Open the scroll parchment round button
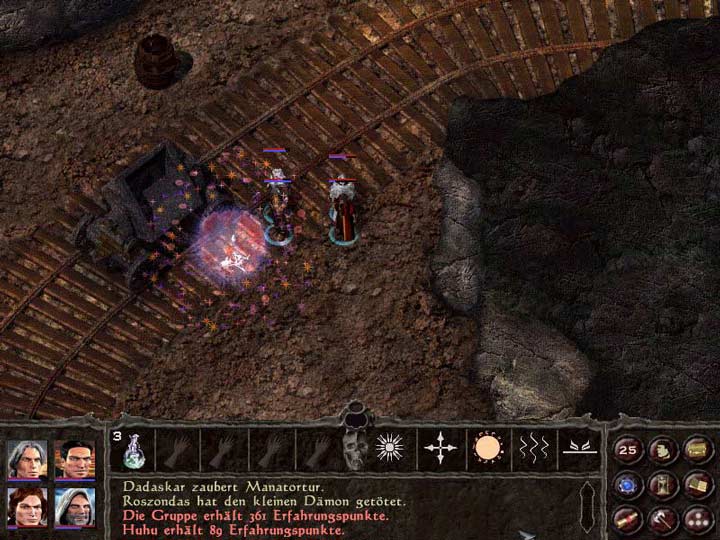 (x=662, y=450)
